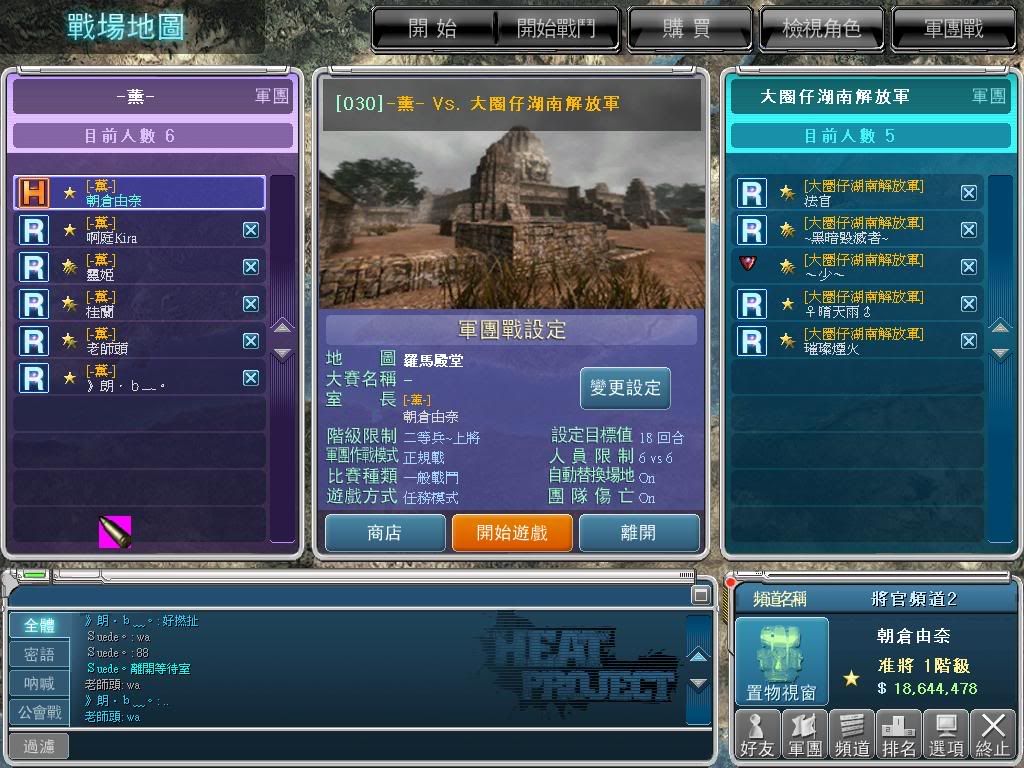This screenshot has width=1024, height=768.
Task: Open the 商店 shop
Action: pos(384,533)
